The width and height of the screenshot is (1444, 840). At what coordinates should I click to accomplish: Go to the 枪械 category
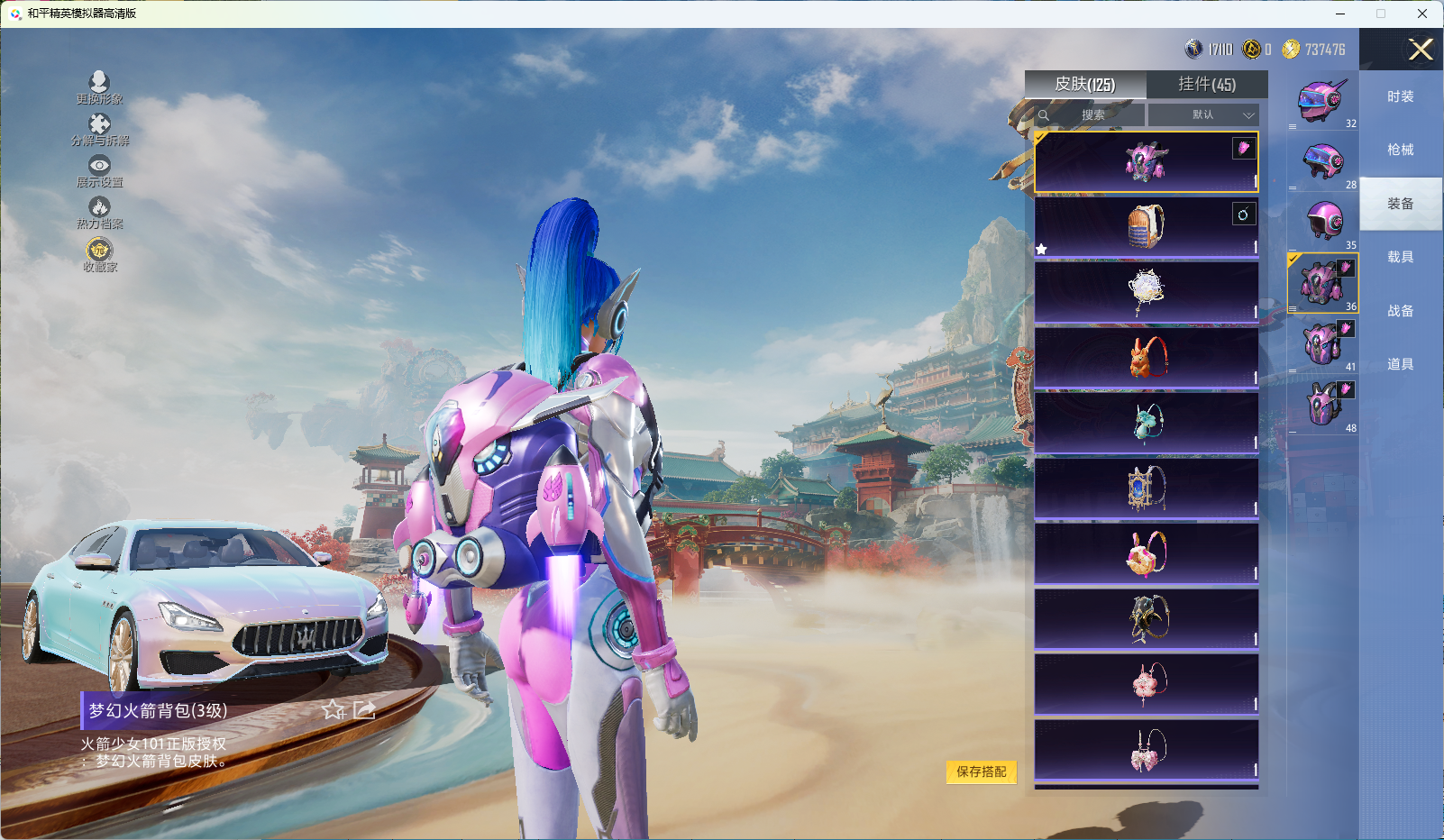(1400, 151)
